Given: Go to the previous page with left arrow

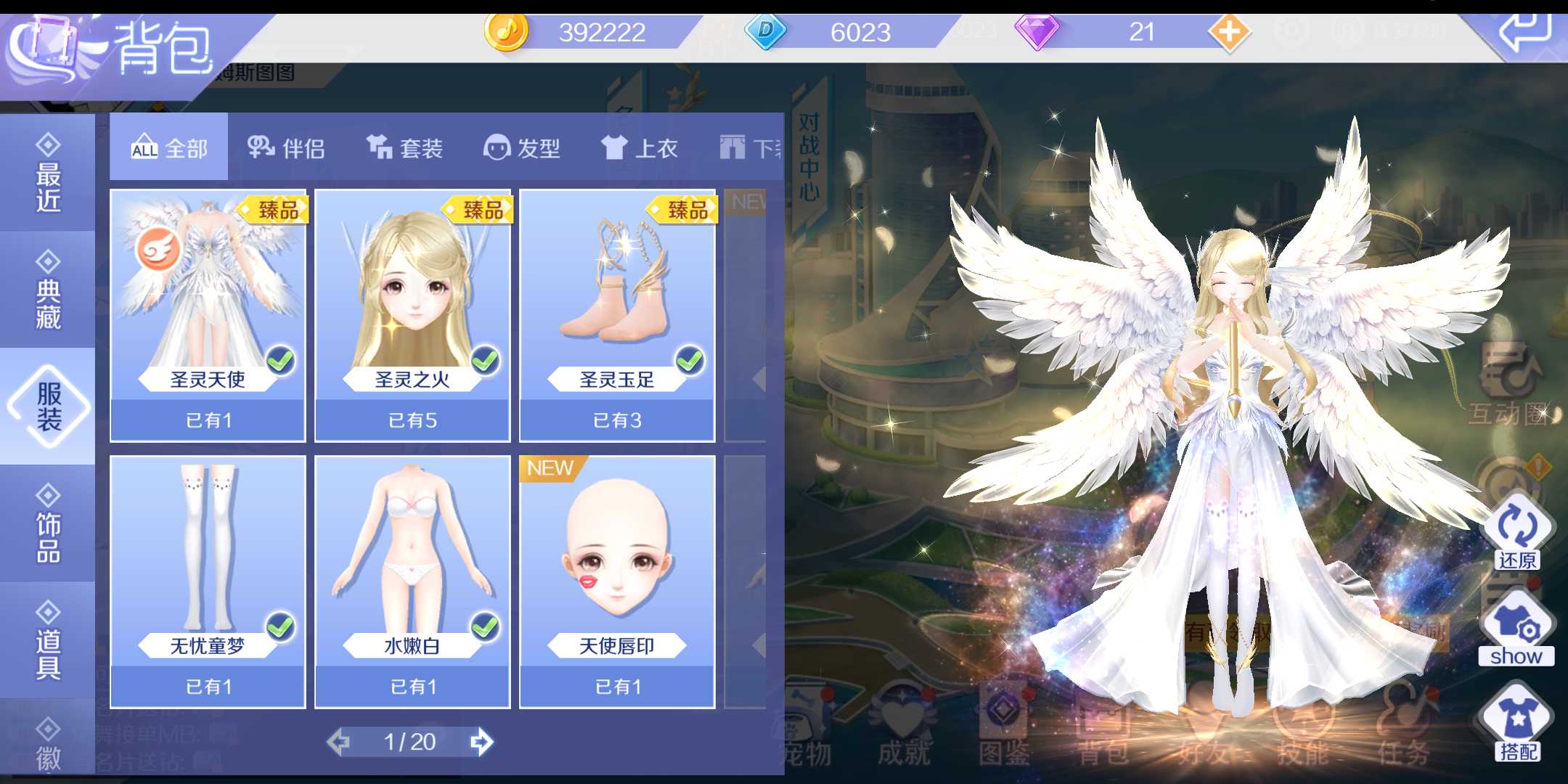Looking at the screenshot, I should [x=340, y=742].
